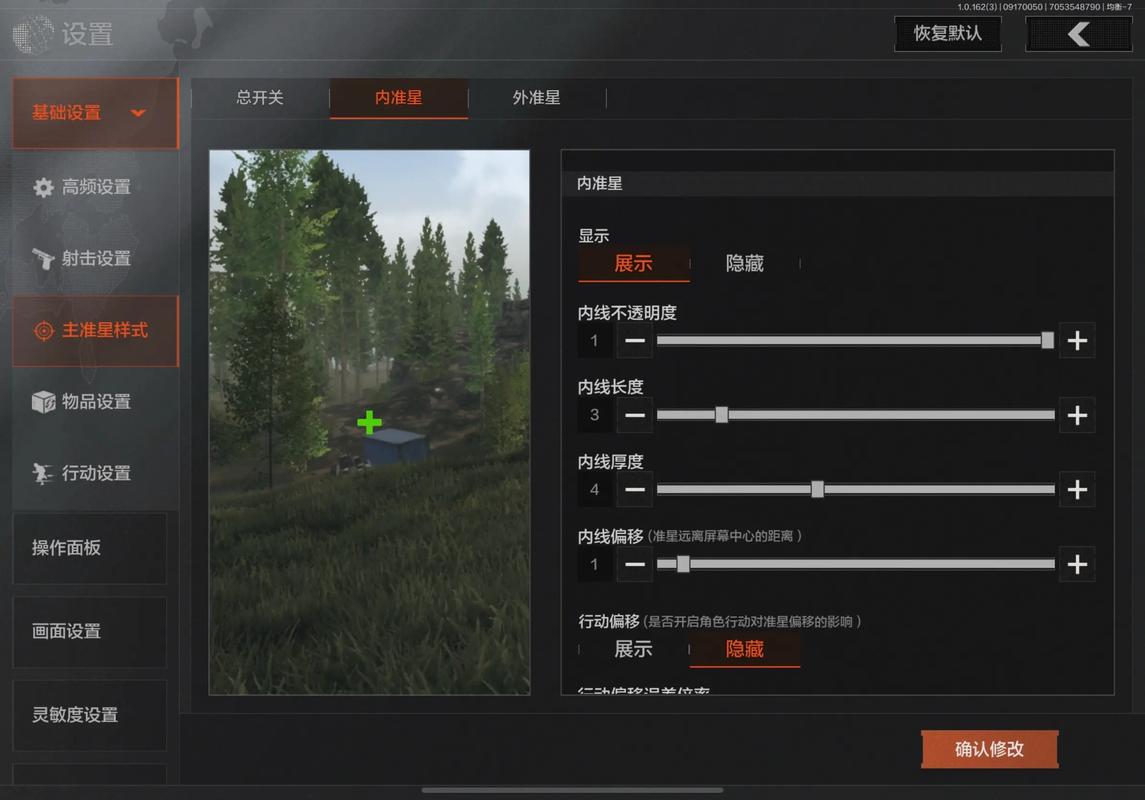1145x800 pixels.
Task: Switch to the 总开关 tab
Action: tap(260, 98)
